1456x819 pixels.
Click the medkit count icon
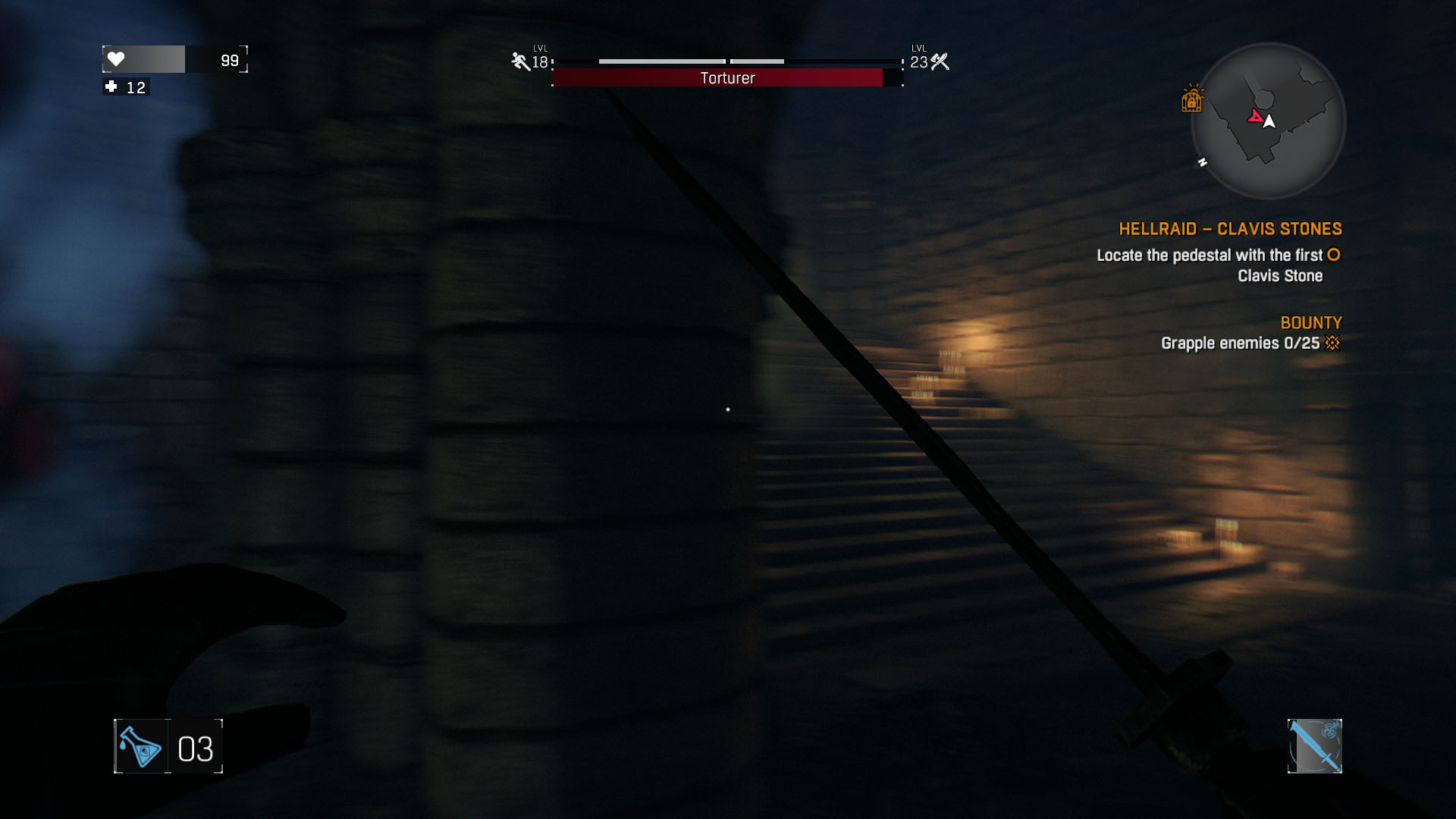point(111,87)
